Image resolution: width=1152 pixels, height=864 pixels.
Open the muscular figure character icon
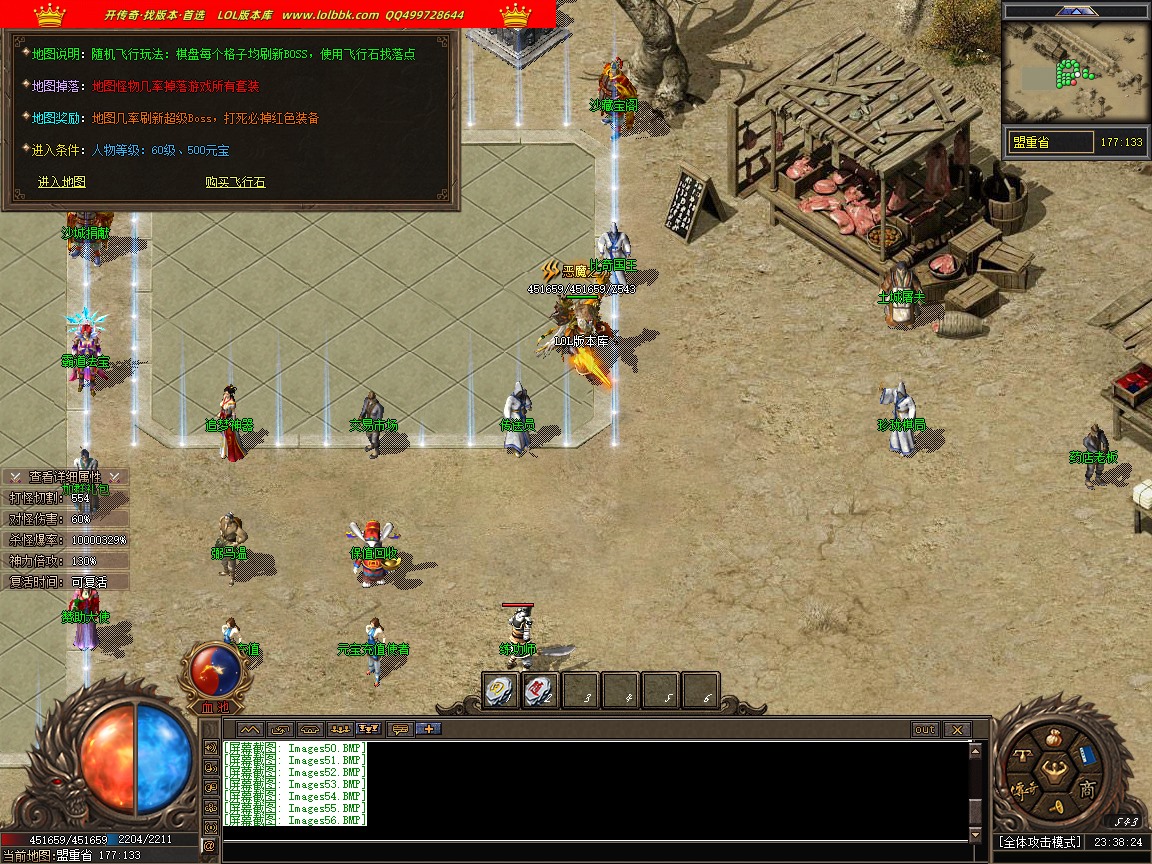(1053, 771)
